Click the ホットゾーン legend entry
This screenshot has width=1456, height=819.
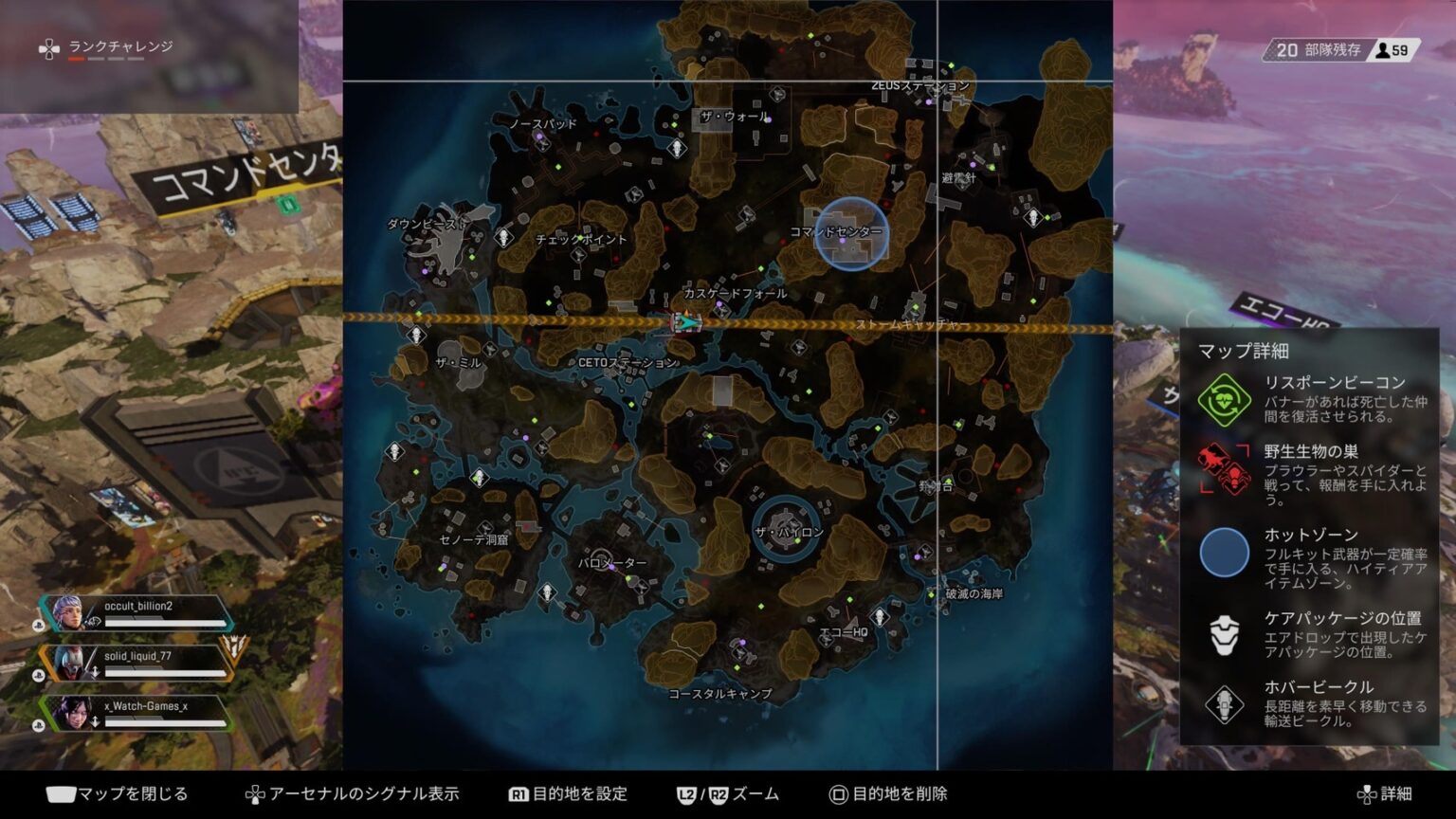point(1310,553)
